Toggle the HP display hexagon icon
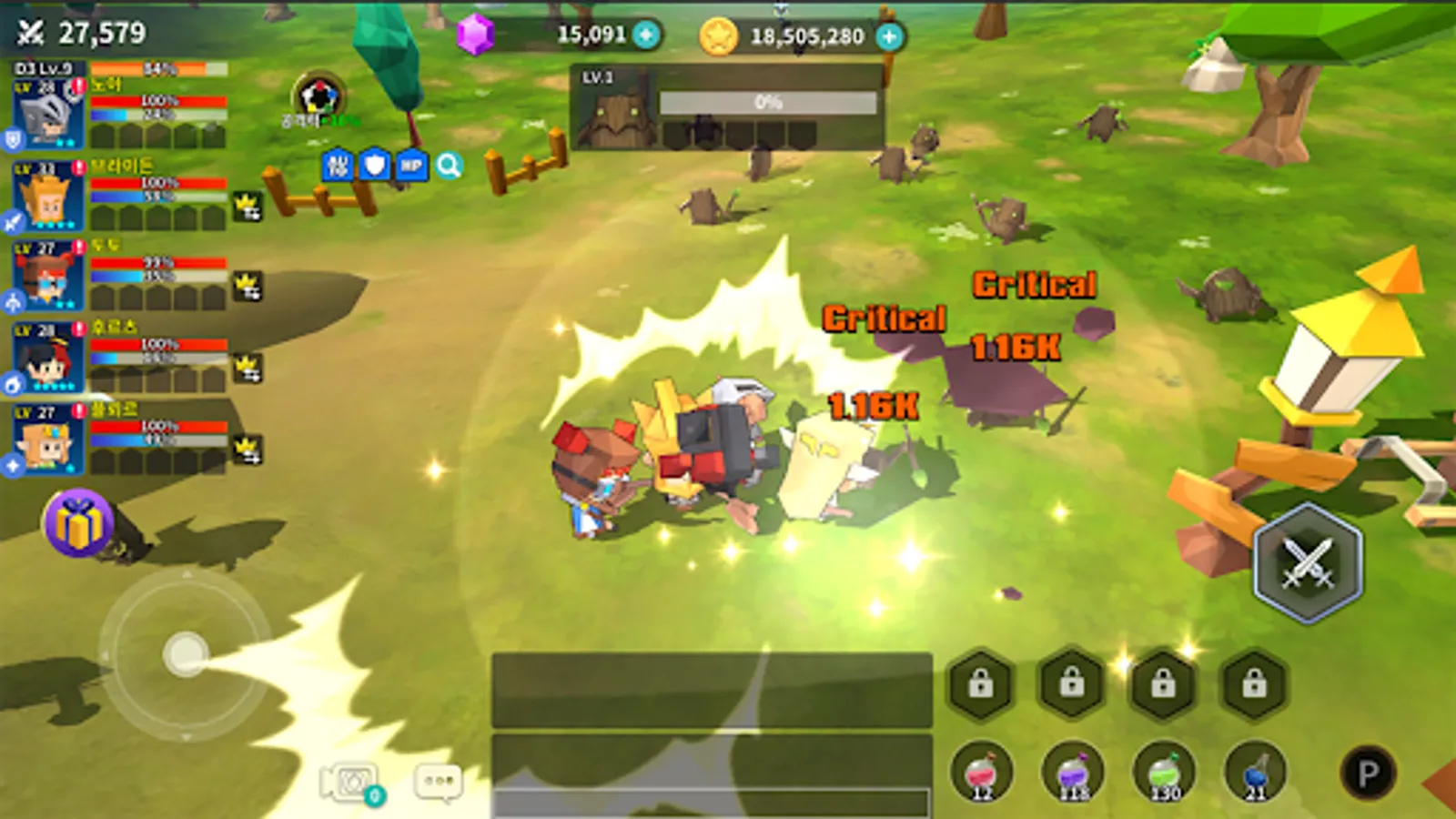The image size is (1456, 819). tap(413, 167)
